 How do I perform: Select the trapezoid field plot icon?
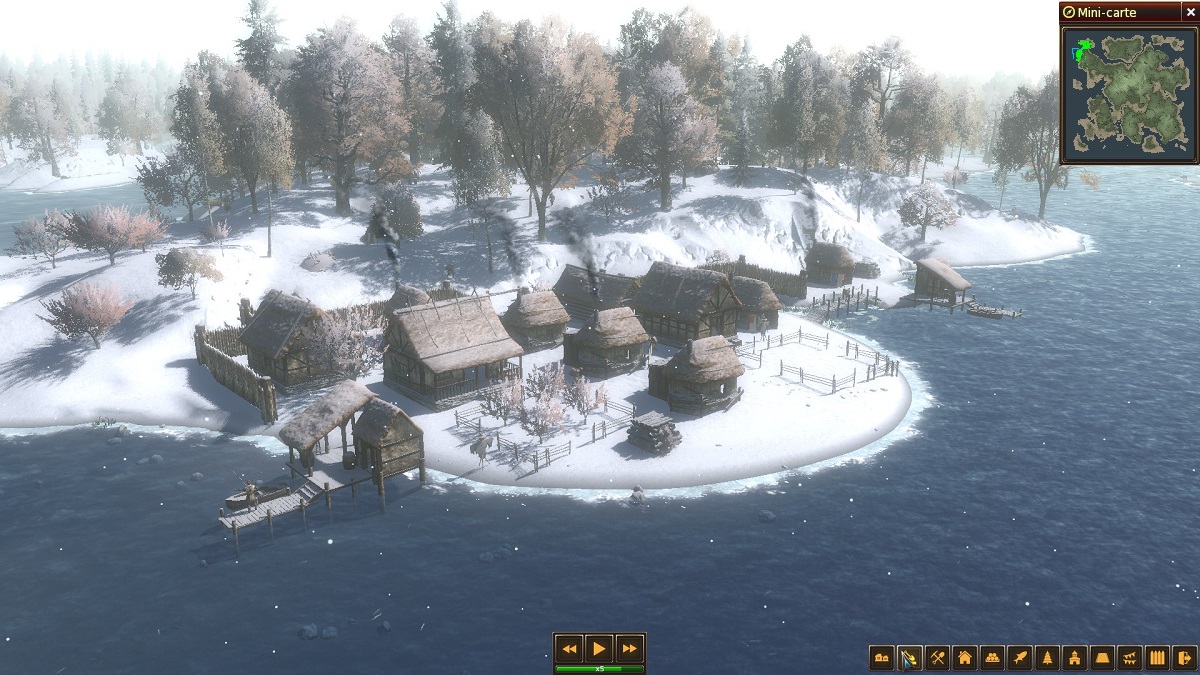pyautogui.click(x=1103, y=658)
